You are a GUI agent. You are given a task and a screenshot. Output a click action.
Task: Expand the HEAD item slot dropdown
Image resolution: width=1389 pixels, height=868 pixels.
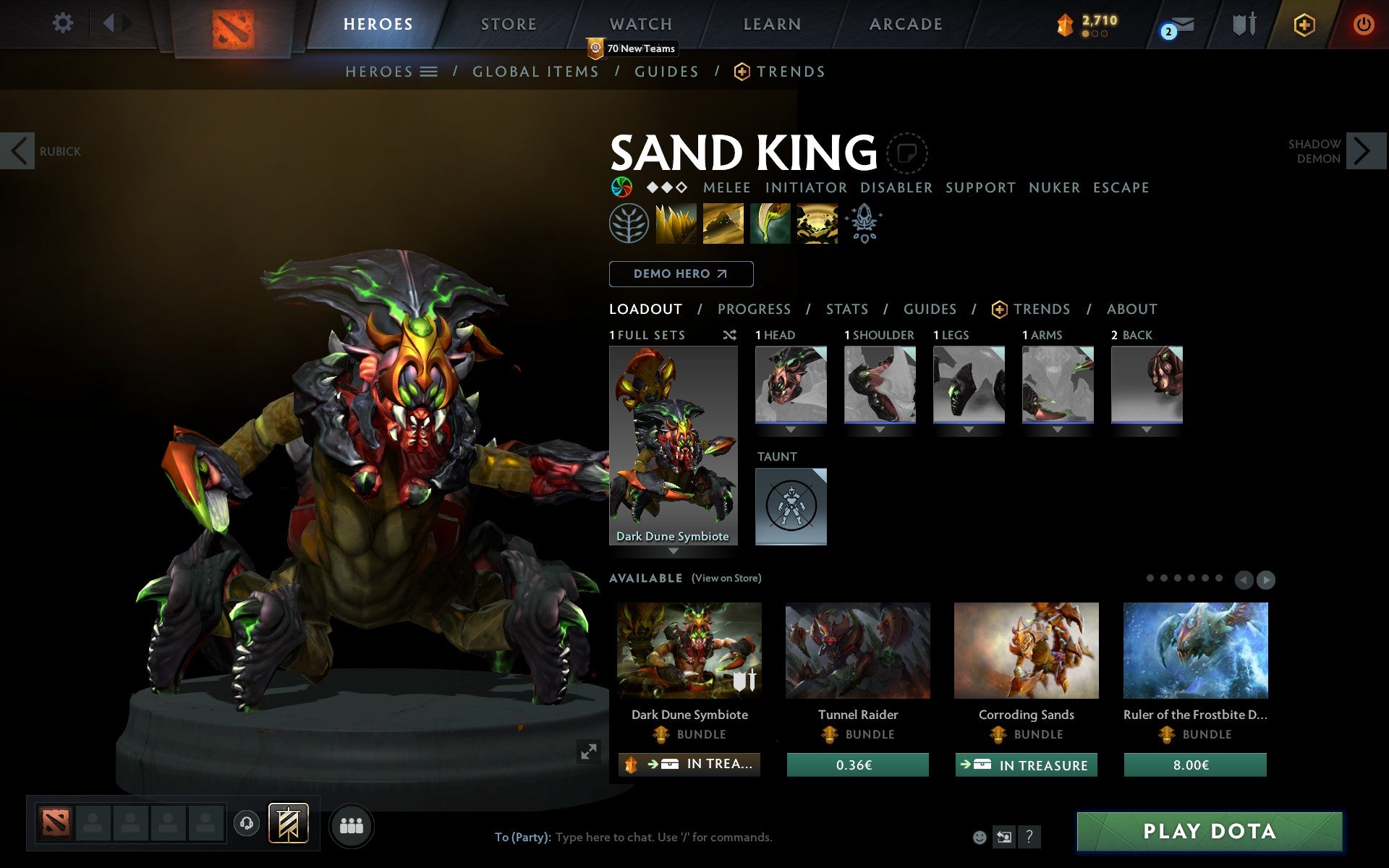click(791, 428)
